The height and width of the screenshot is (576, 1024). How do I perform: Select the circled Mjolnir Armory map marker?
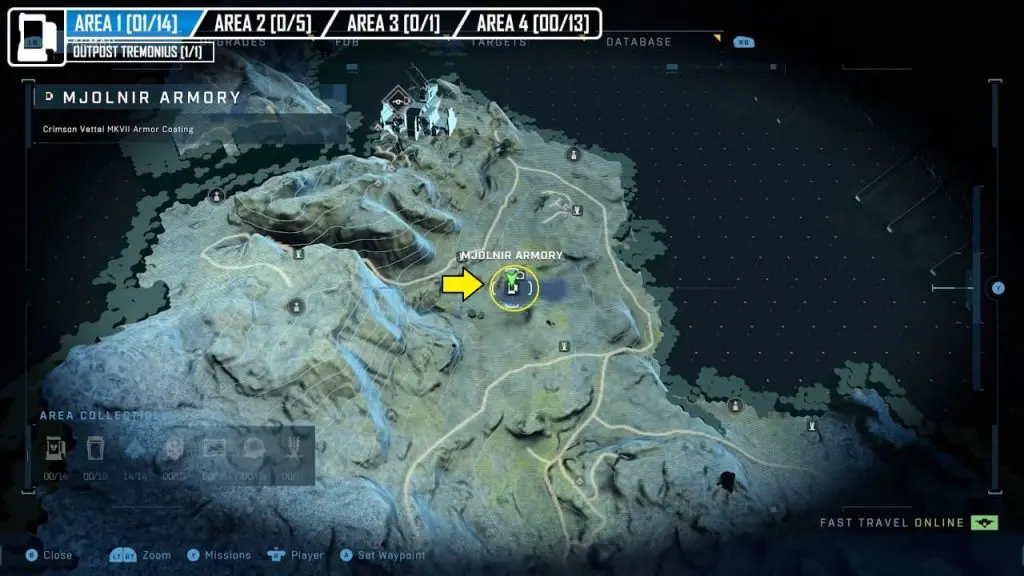(x=514, y=288)
